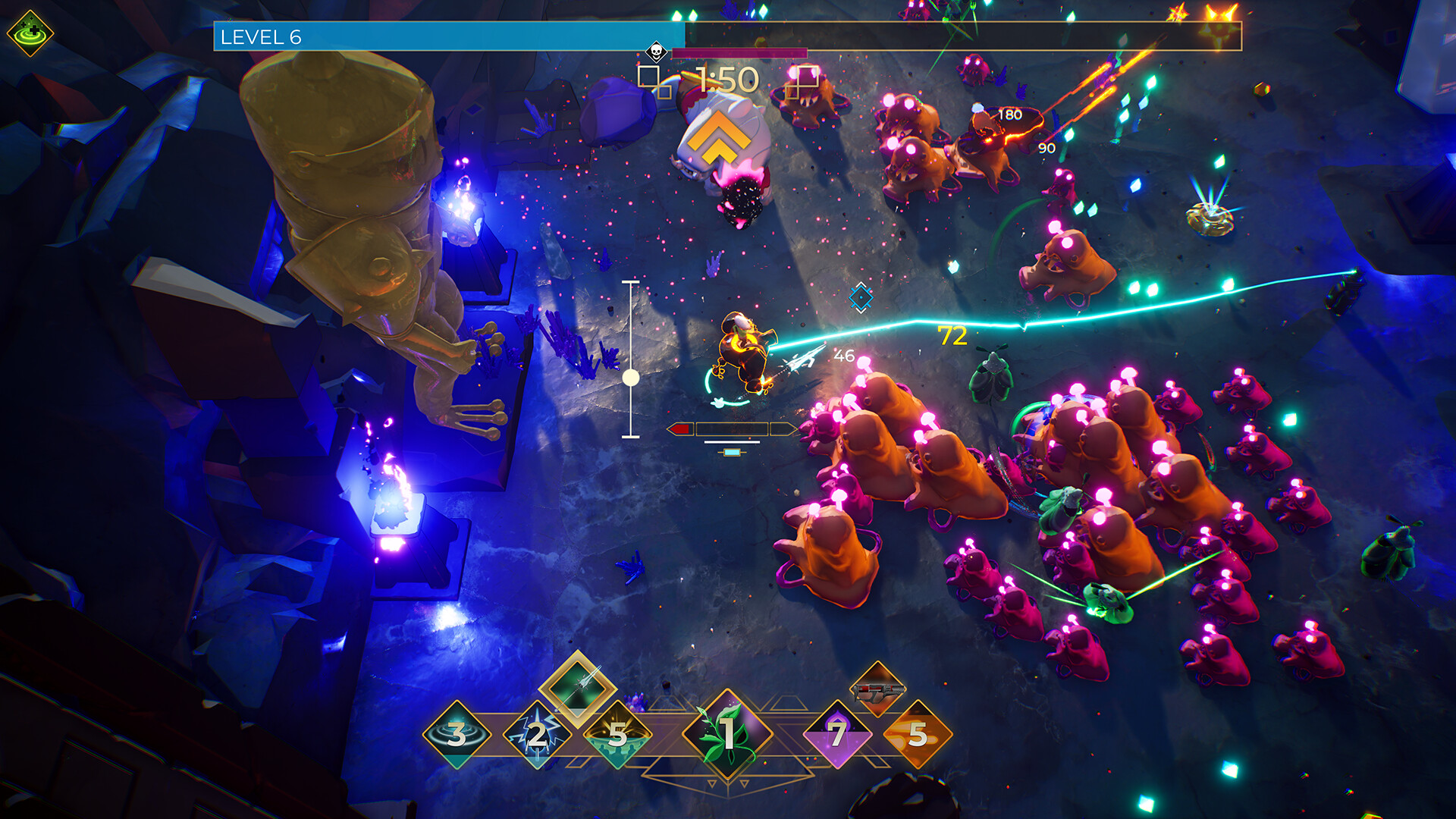The width and height of the screenshot is (1456, 819).
Task: Toggle the blue diamond target marker mid-screen
Action: pyautogui.click(x=861, y=299)
